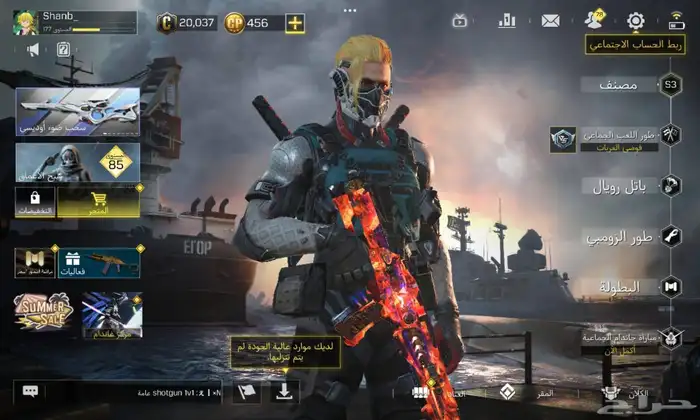This screenshot has height=420, width=700.
Task: Open the store with the shopping cart
Action: [x=98, y=202]
